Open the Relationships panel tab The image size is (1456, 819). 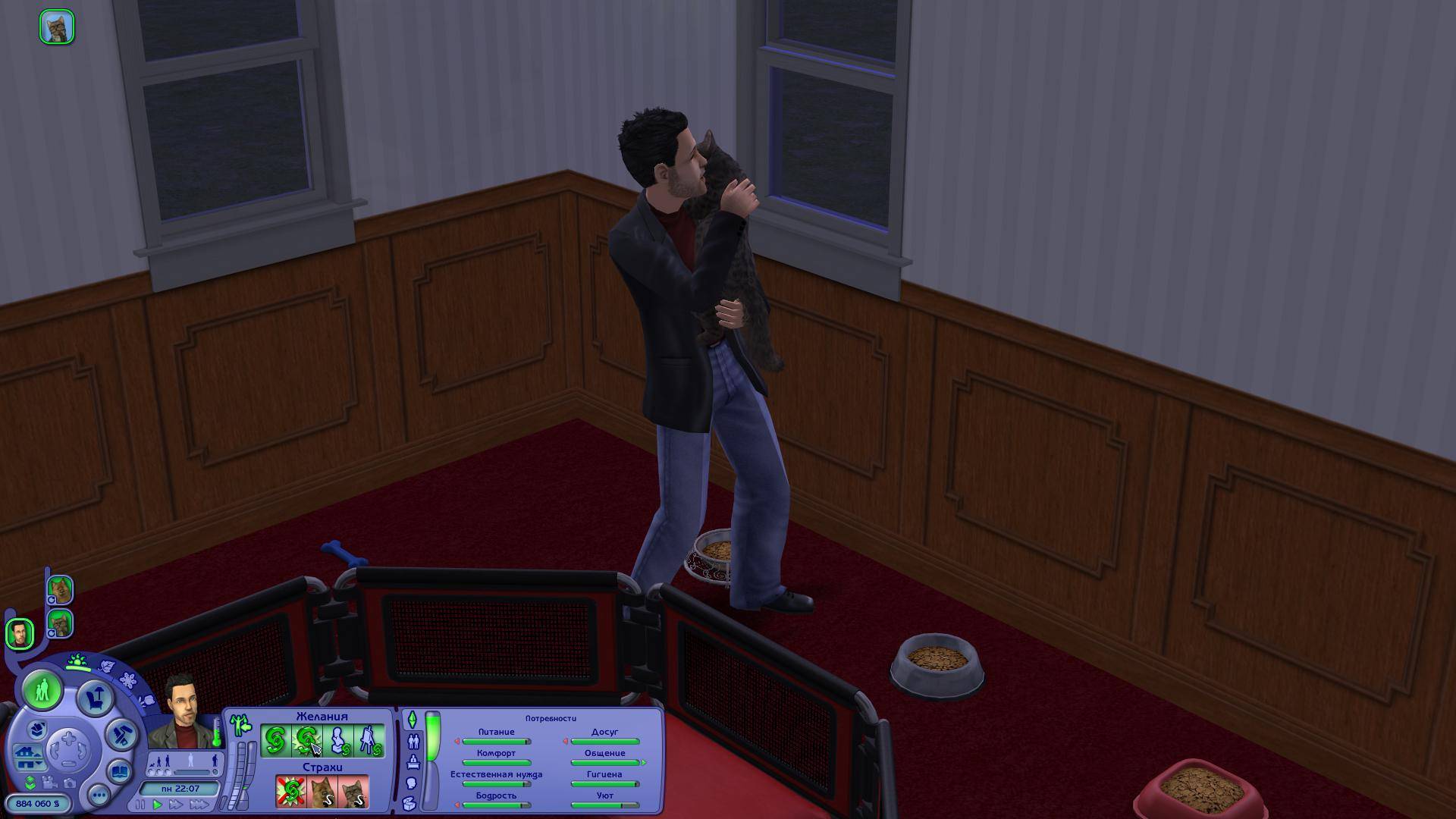click(x=413, y=741)
